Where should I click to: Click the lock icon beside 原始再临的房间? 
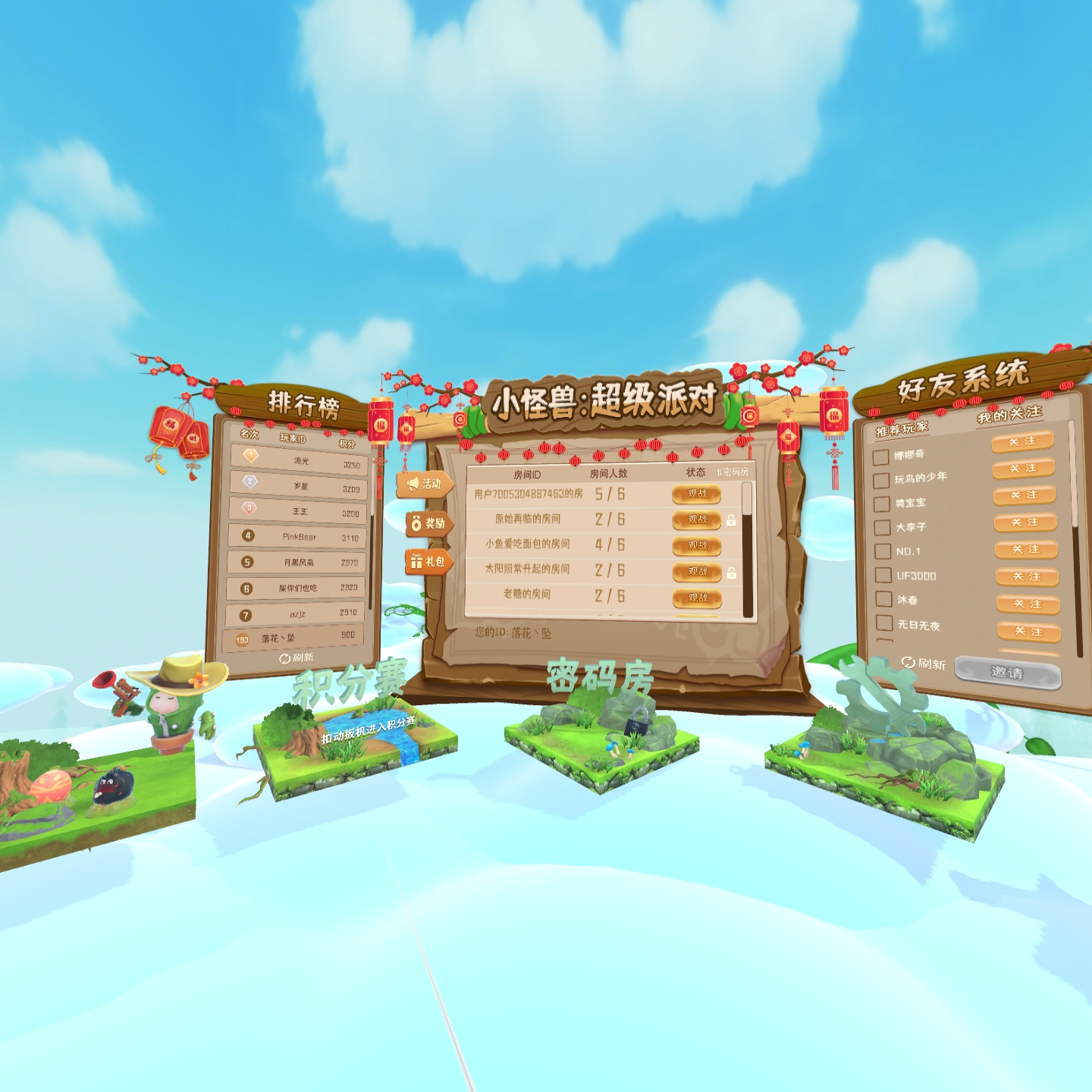pyautogui.click(x=730, y=520)
